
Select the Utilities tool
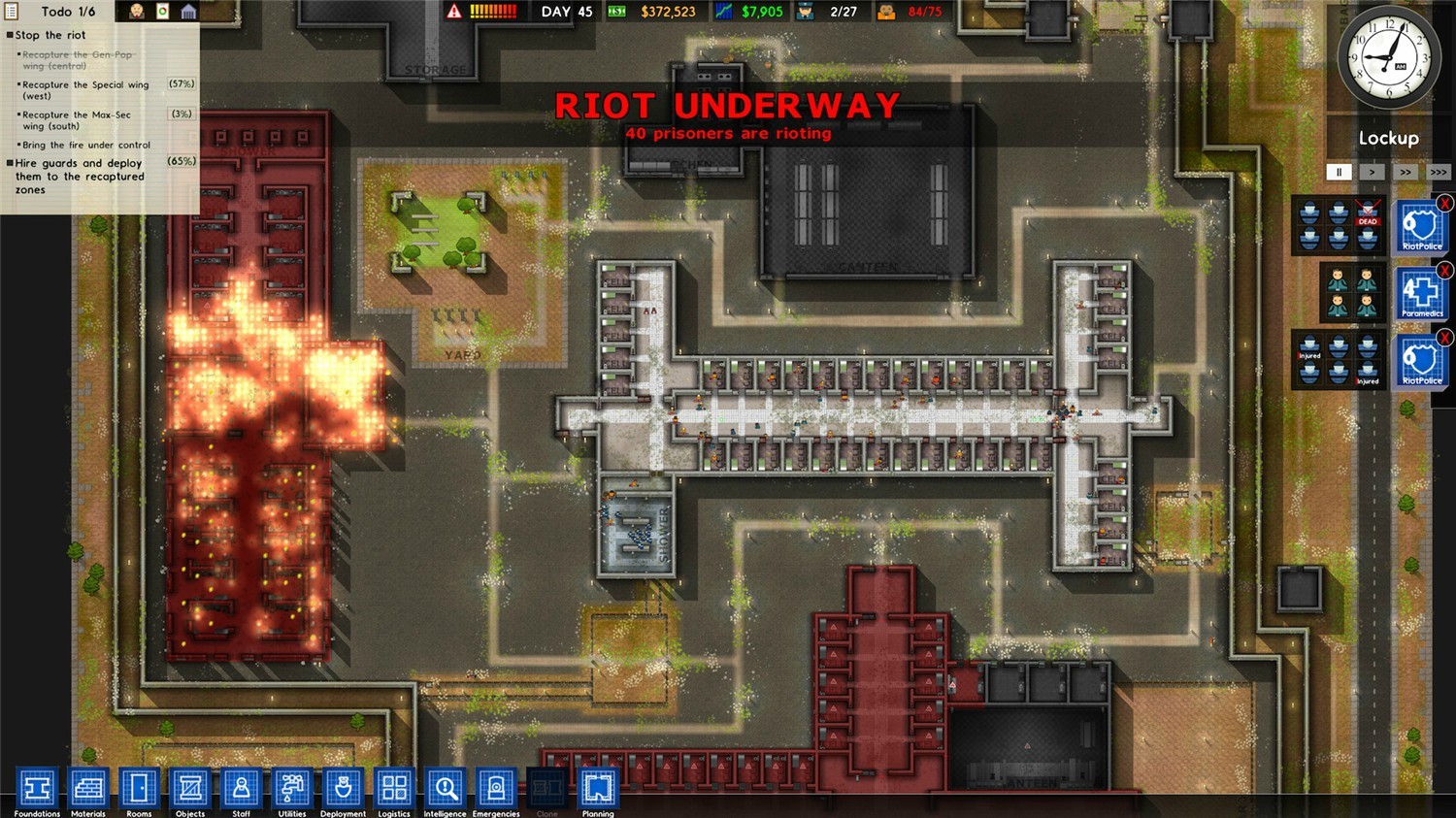click(291, 789)
